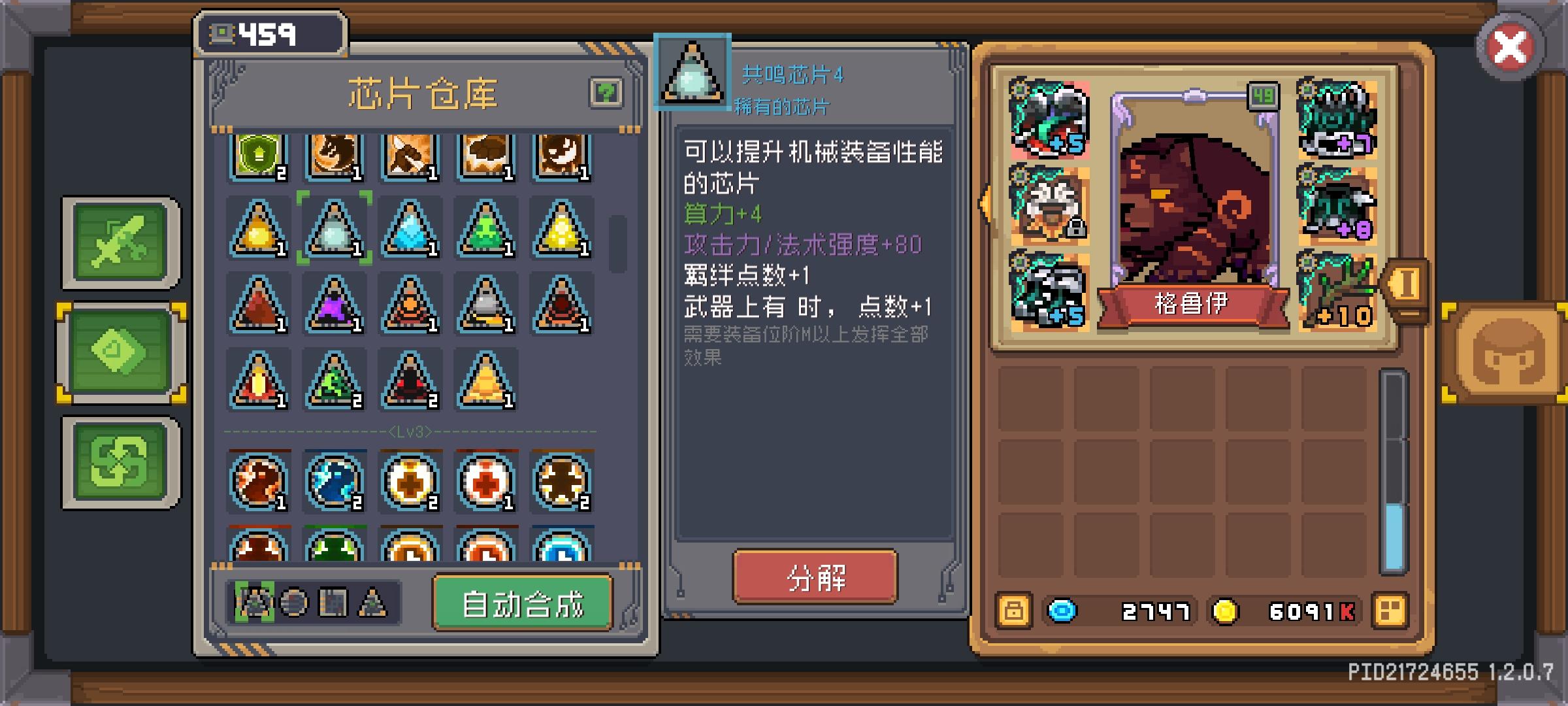Select the sword equipment icon in left sidebar
The height and width of the screenshot is (706, 1568).
pyautogui.click(x=121, y=243)
